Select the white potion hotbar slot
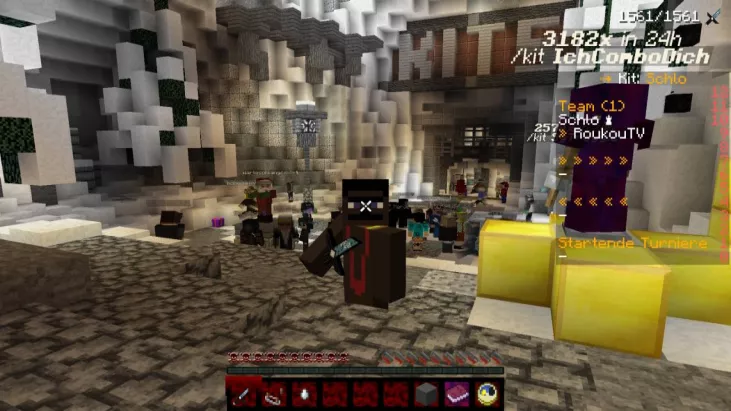Image resolution: width=731 pixels, height=411 pixels. pyautogui.click(x=304, y=394)
